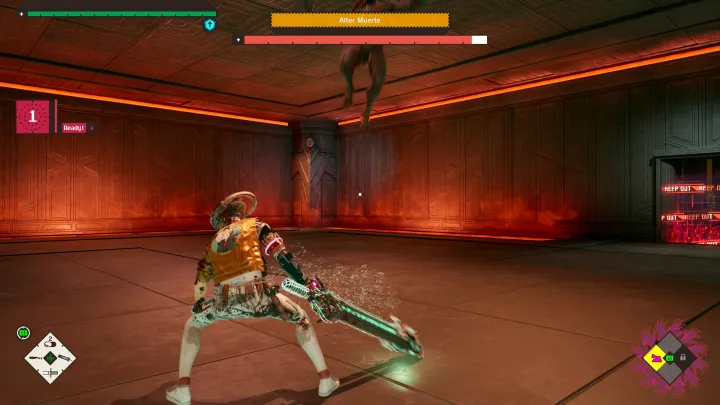Click the red card showing number 1
Image resolution: width=720 pixels, height=405 pixels.
click(x=32, y=117)
